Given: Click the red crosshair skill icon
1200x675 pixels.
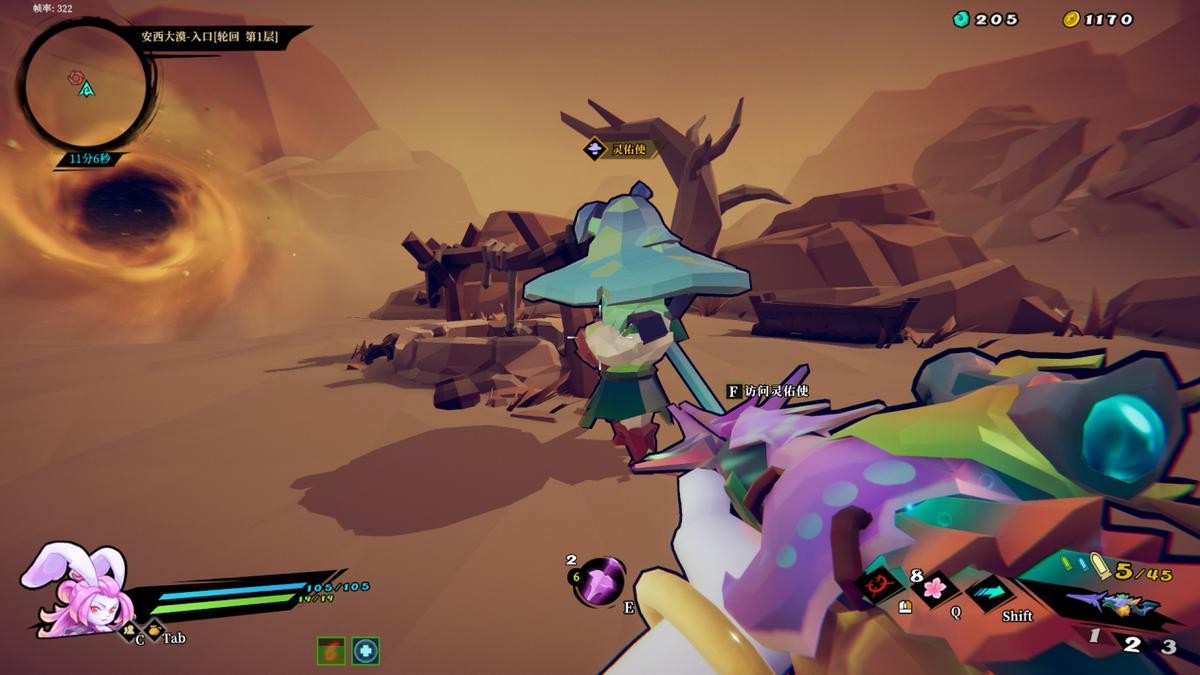Looking at the screenshot, I should pyautogui.click(x=881, y=584).
